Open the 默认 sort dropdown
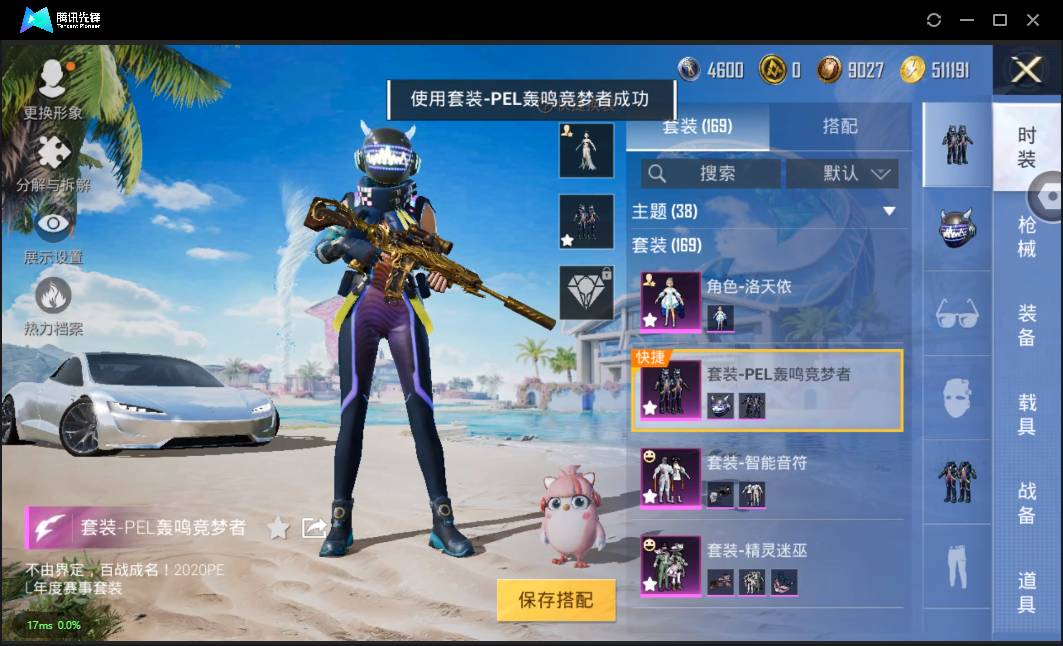 click(x=842, y=173)
